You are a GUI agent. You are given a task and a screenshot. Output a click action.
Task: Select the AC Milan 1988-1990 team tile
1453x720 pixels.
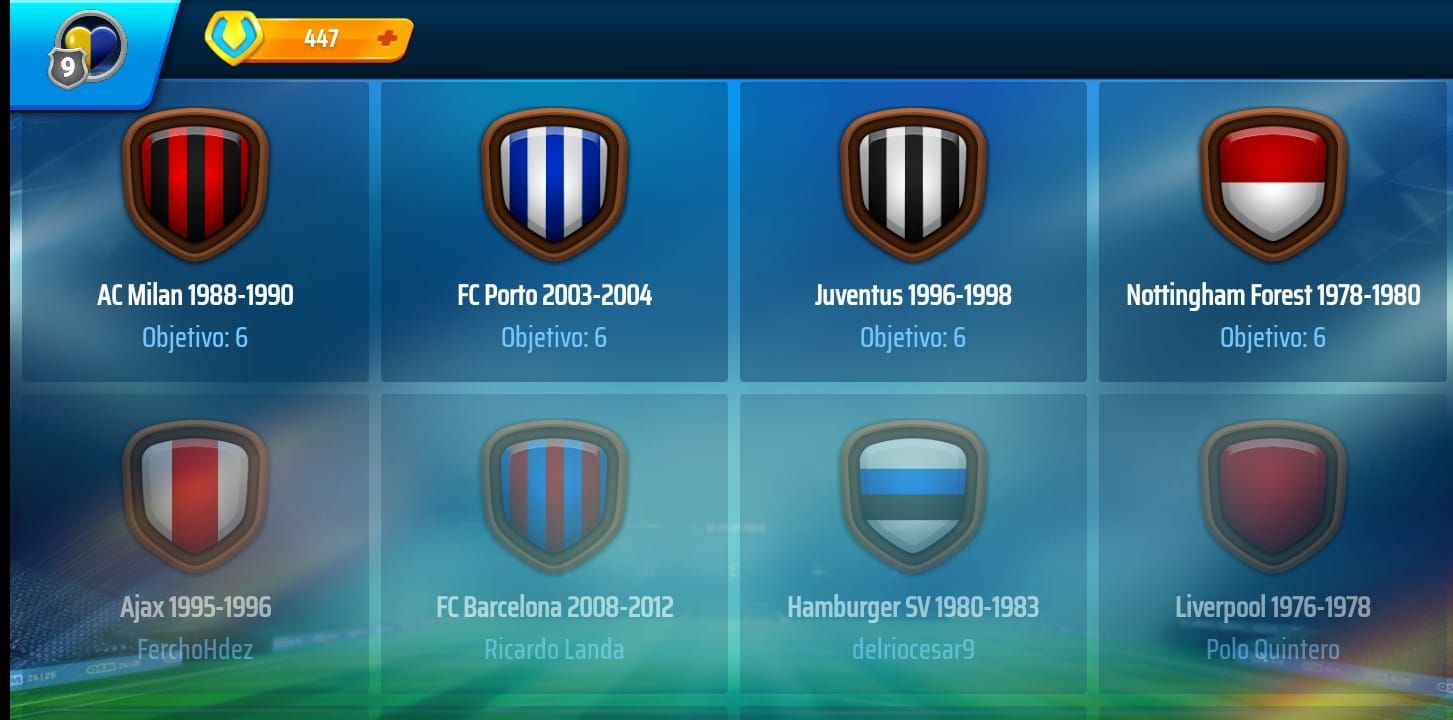click(x=195, y=232)
